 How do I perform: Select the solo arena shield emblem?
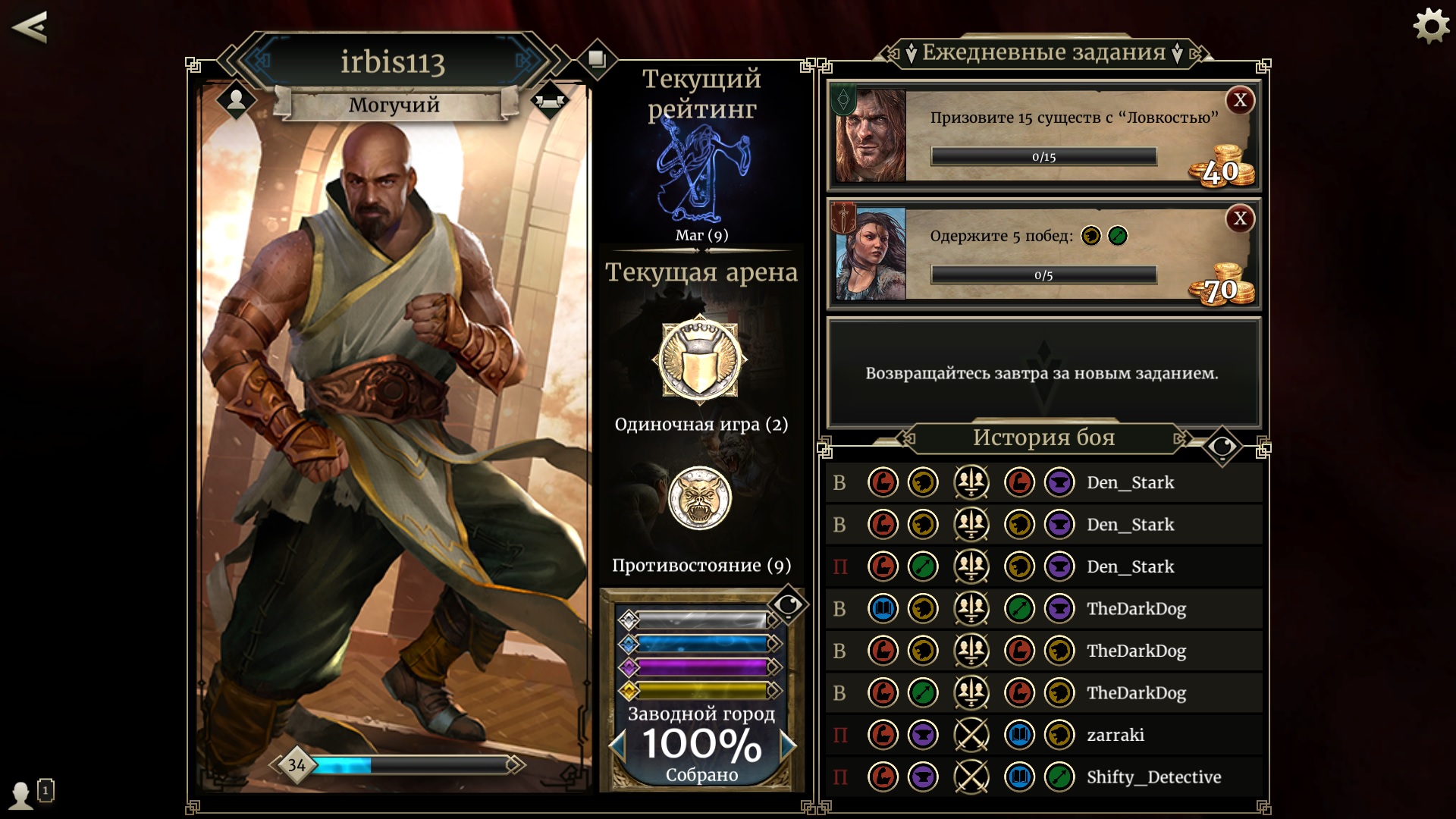699,359
